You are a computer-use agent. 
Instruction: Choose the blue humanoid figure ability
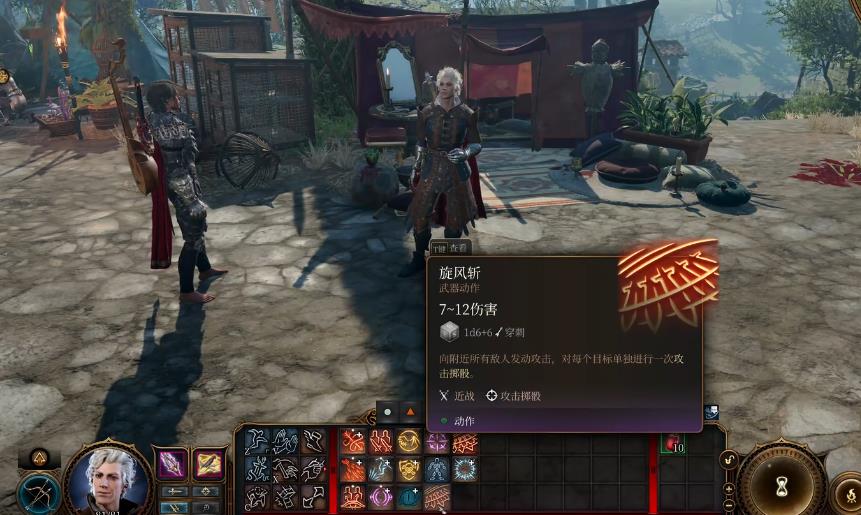(x=437, y=469)
